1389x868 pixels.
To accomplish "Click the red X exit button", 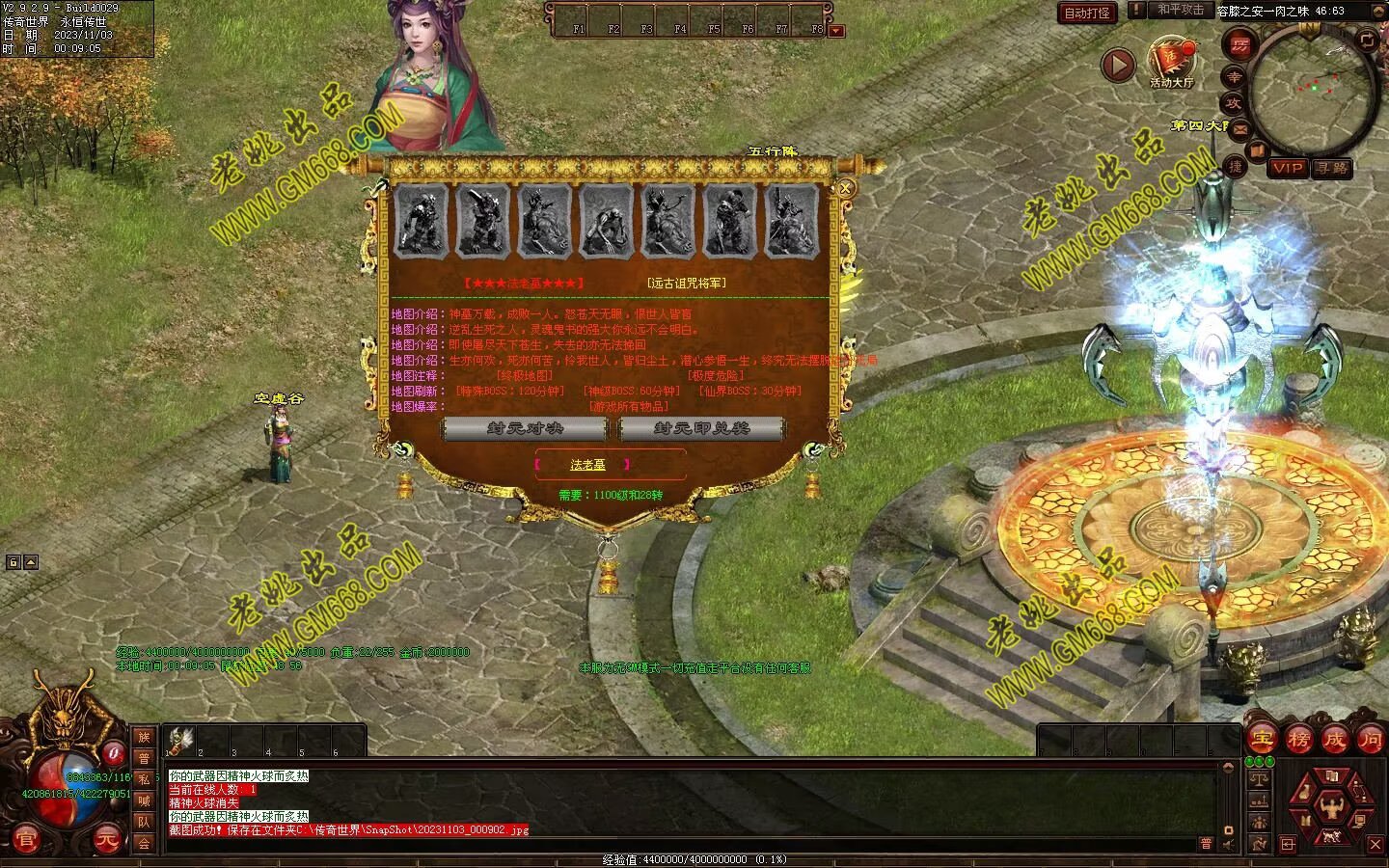I will [1375, 845].
